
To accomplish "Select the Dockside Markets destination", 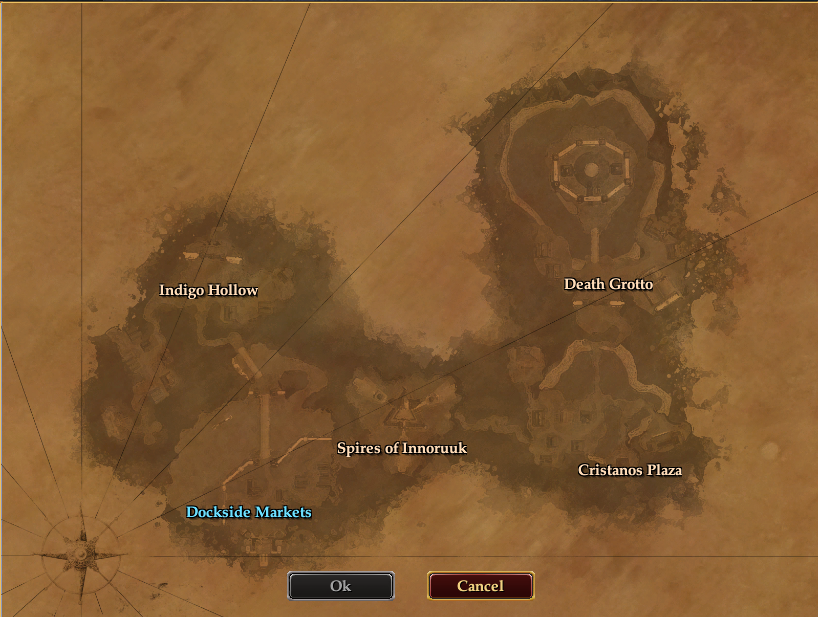I will [x=249, y=512].
